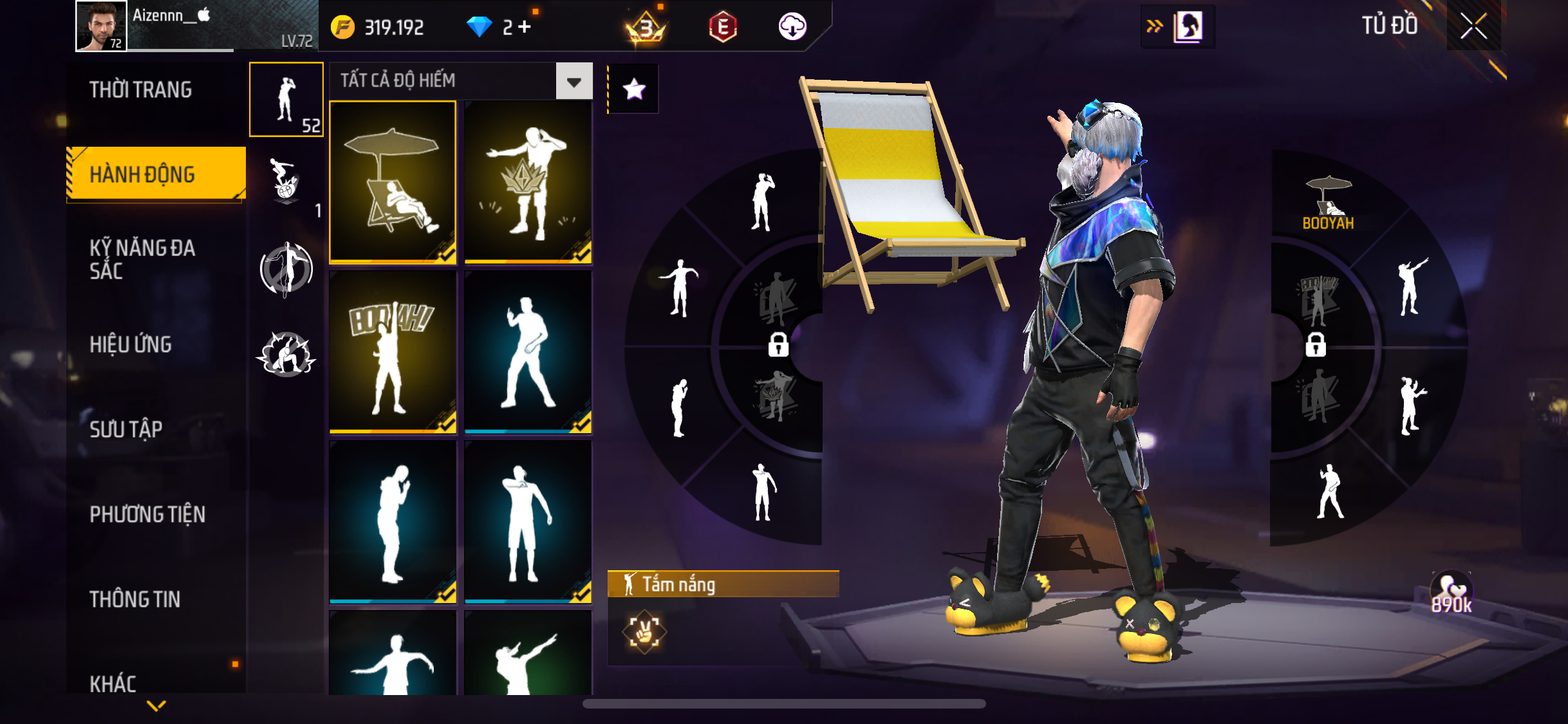Click the cloud download icon
Image resolution: width=1568 pixels, height=724 pixels.
coord(792,27)
